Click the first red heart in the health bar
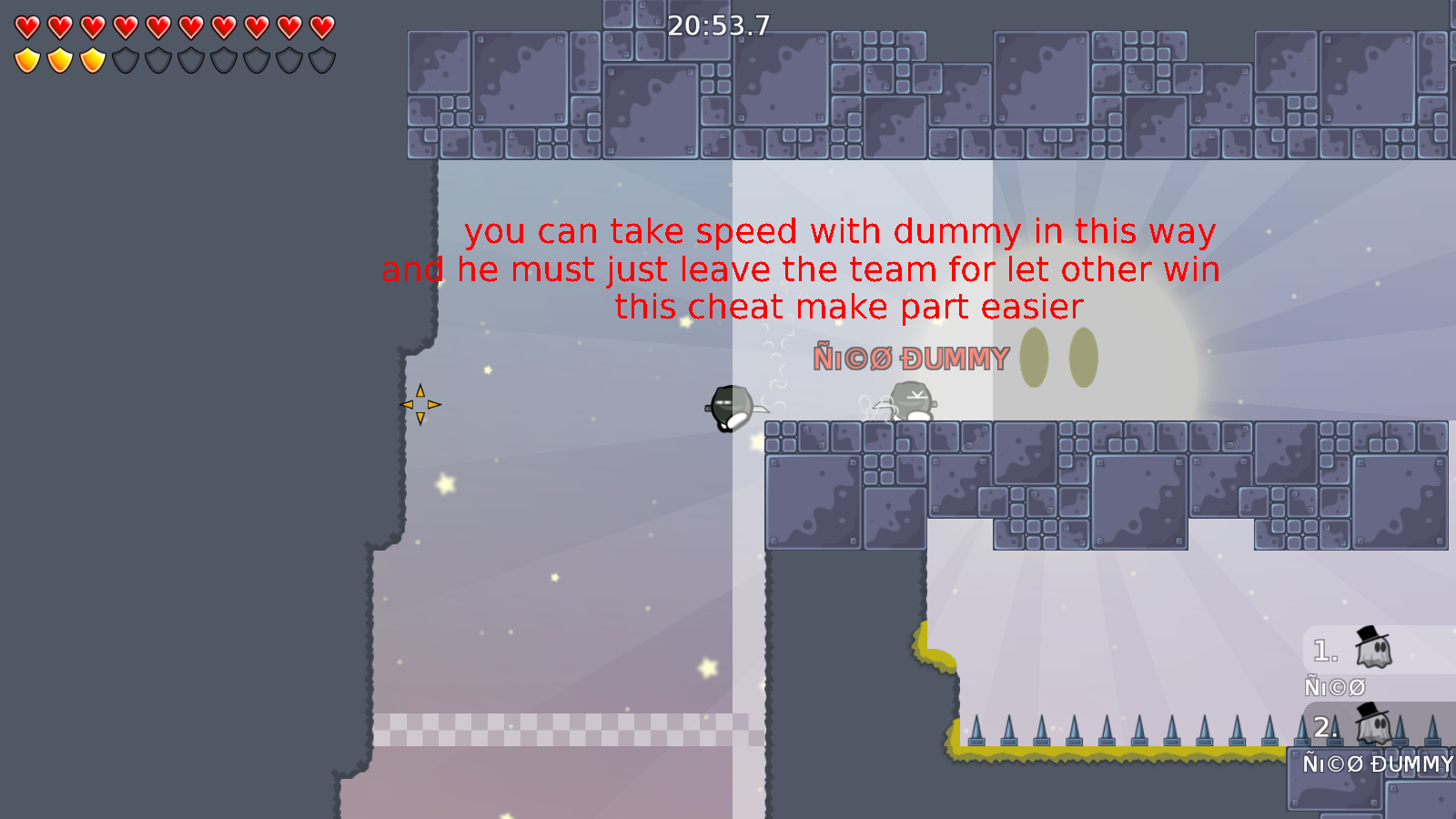 pos(26,25)
